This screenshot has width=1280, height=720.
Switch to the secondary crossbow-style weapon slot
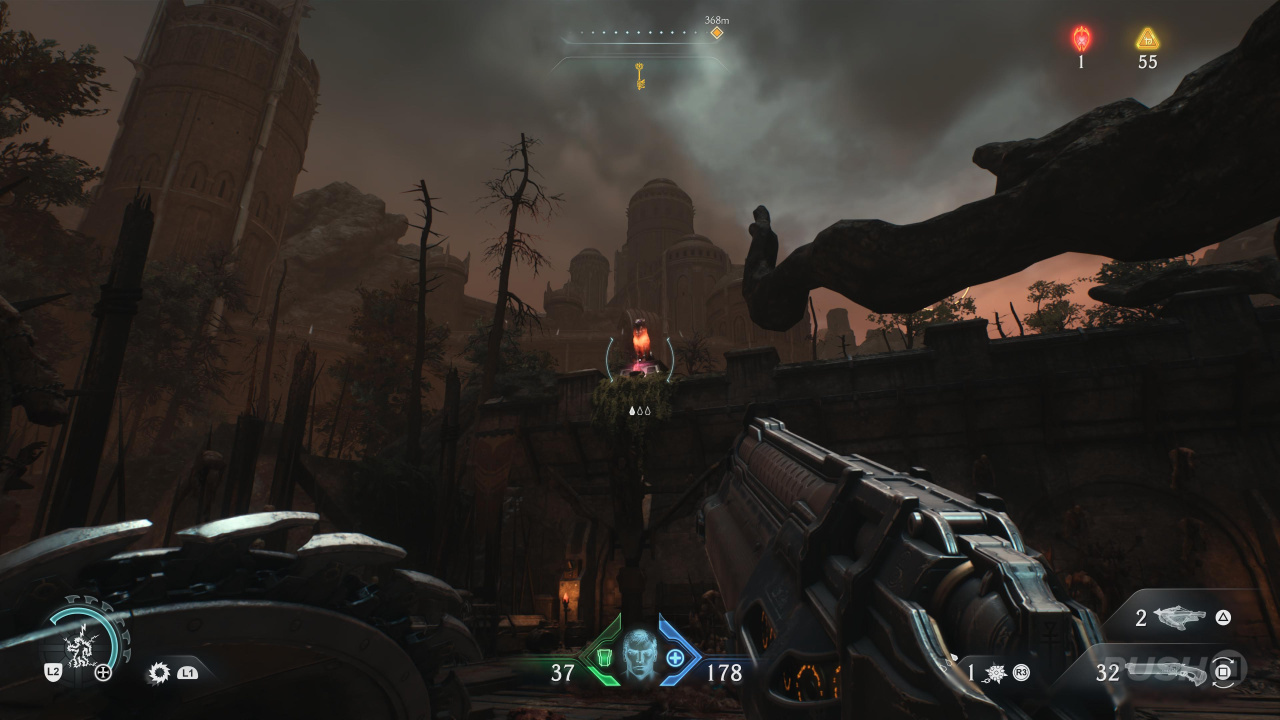point(1180,618)
